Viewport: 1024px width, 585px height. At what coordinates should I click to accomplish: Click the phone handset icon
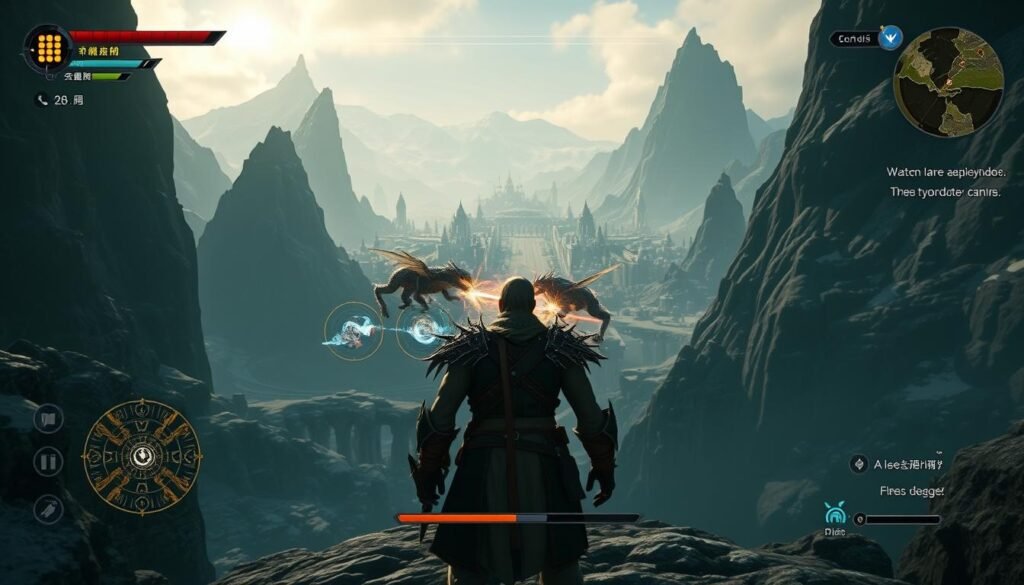[x=42, y=100]
